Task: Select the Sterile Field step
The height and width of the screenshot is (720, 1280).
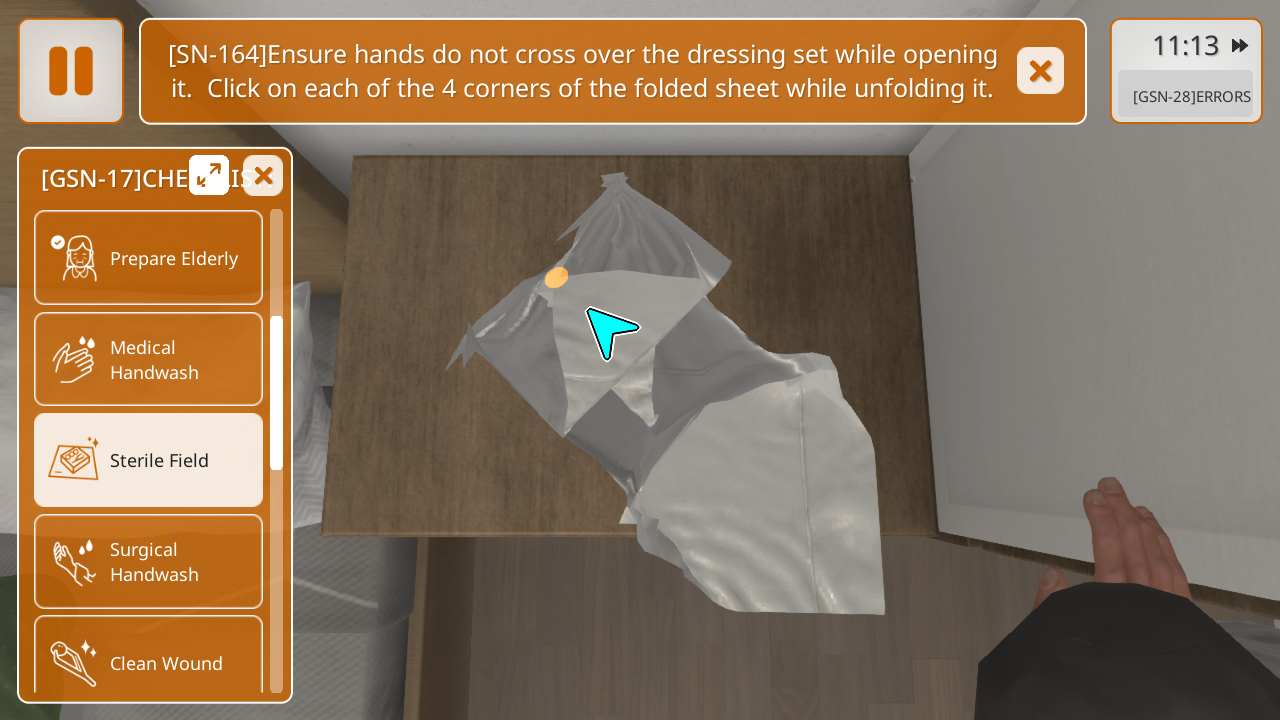Action: point(149,460)
